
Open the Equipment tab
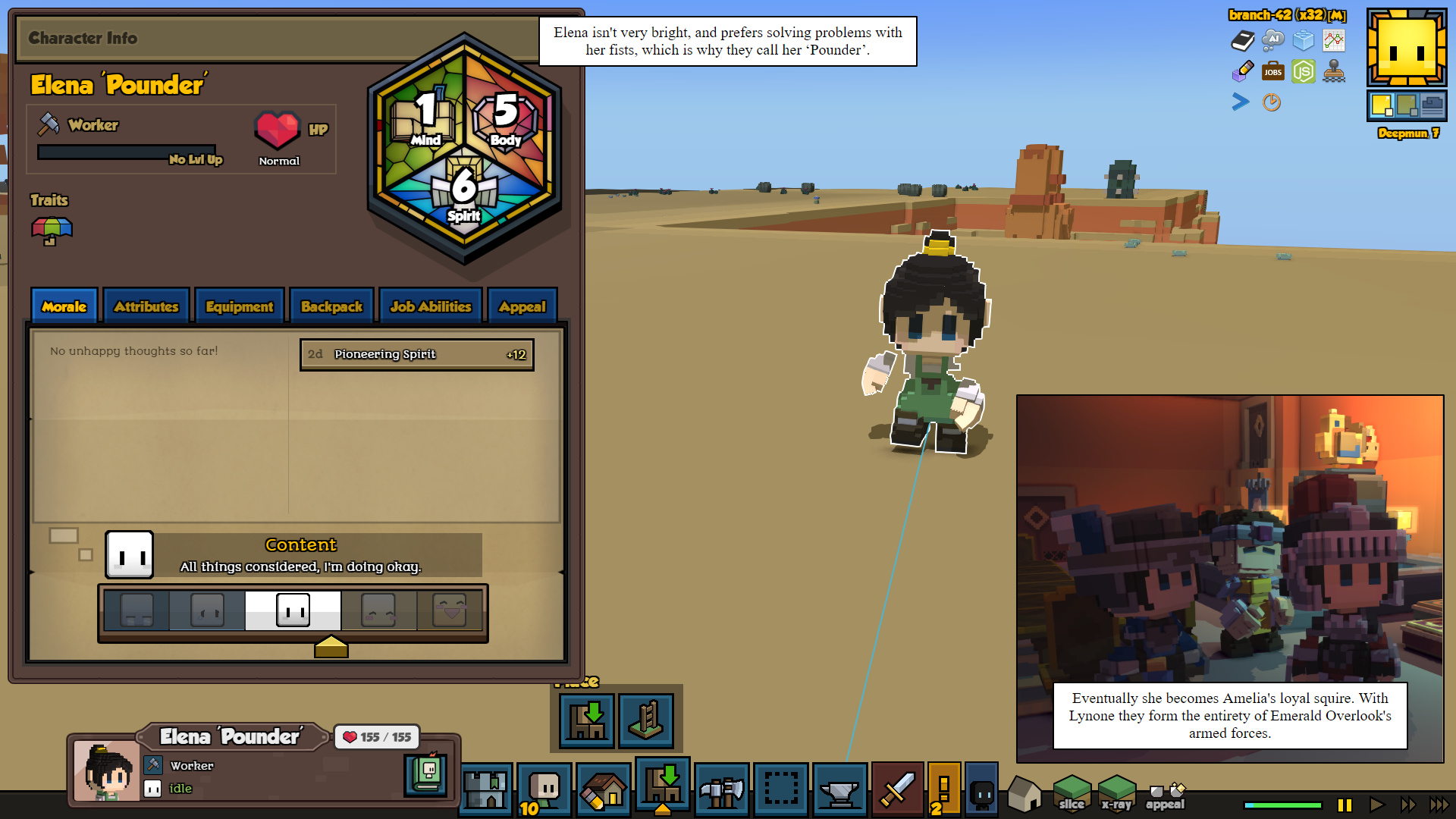click(x=239, y=306)
